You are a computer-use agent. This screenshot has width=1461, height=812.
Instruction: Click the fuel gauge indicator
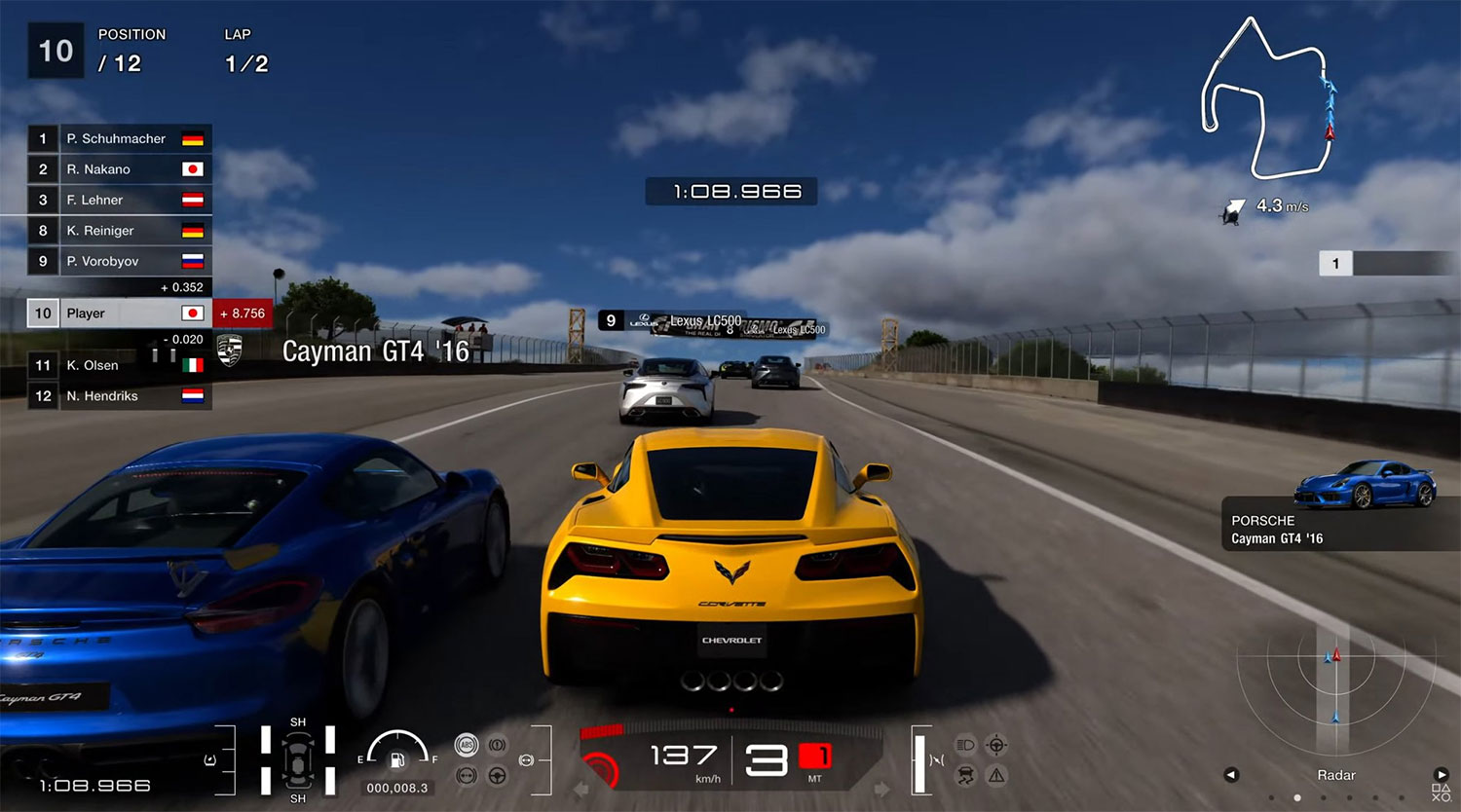point(397,753)
